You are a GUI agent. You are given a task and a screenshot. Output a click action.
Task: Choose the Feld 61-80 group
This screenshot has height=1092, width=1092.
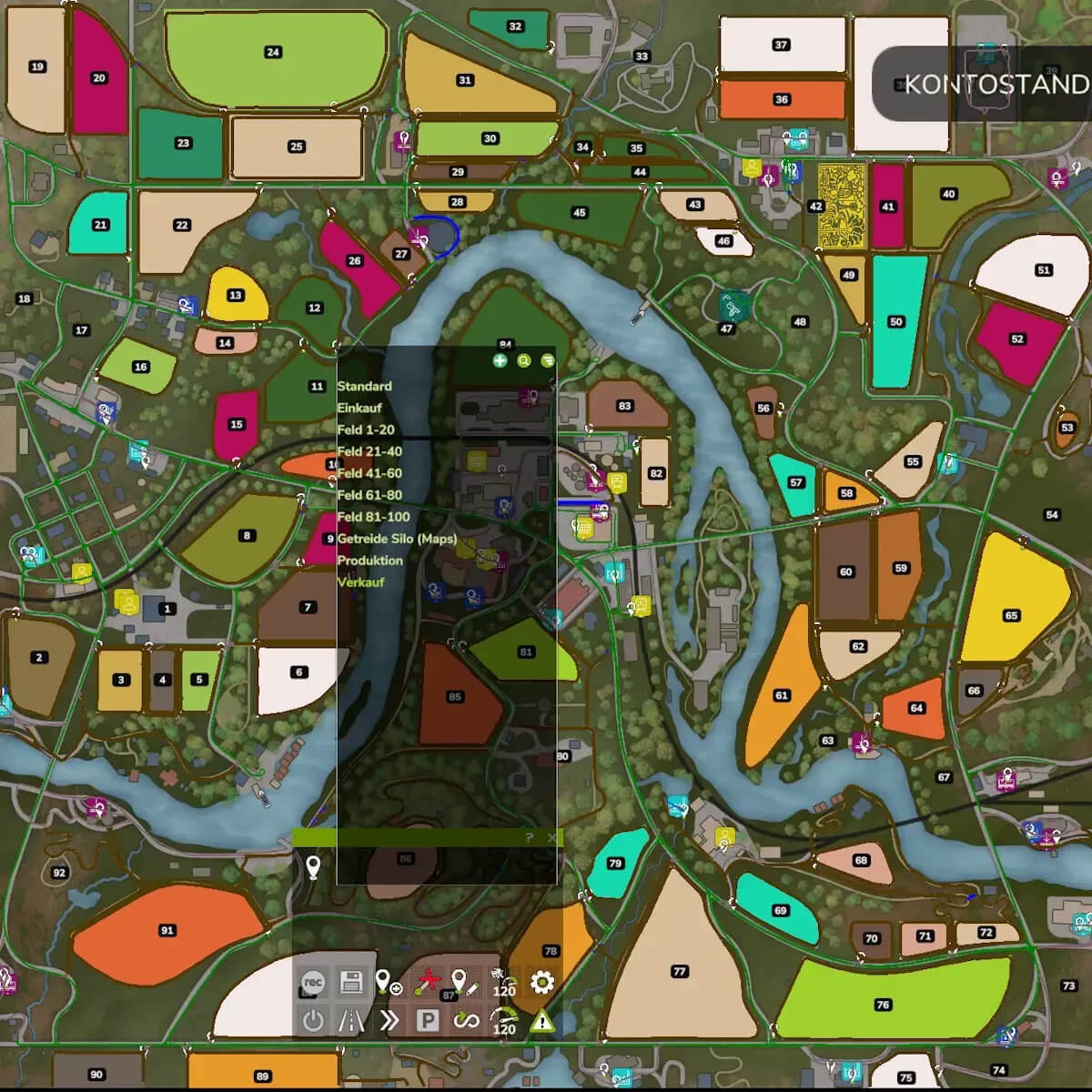(369, 495)
